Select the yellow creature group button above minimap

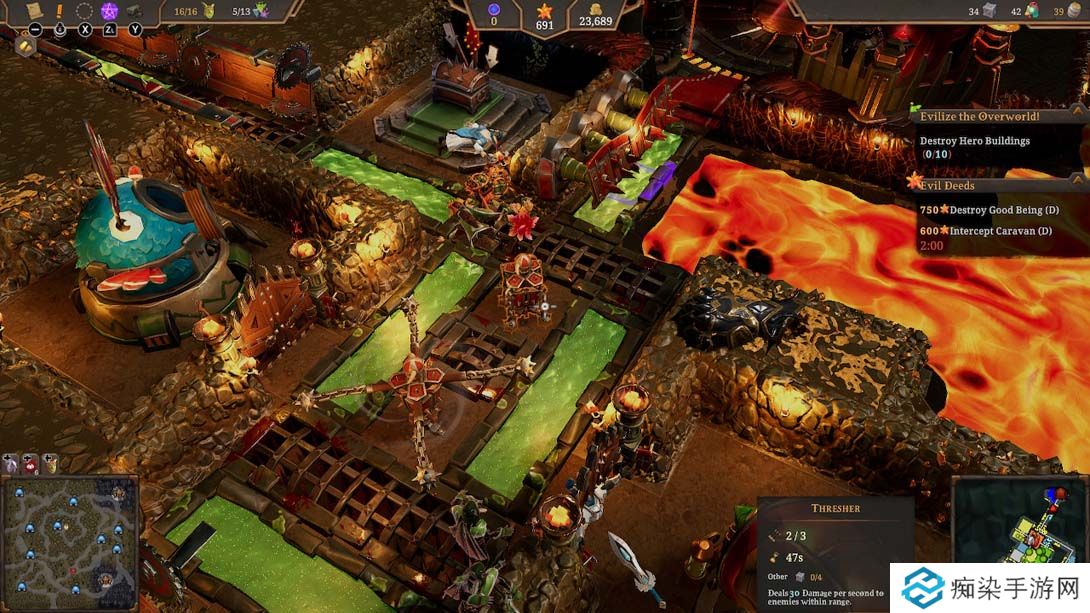point(50,462)
